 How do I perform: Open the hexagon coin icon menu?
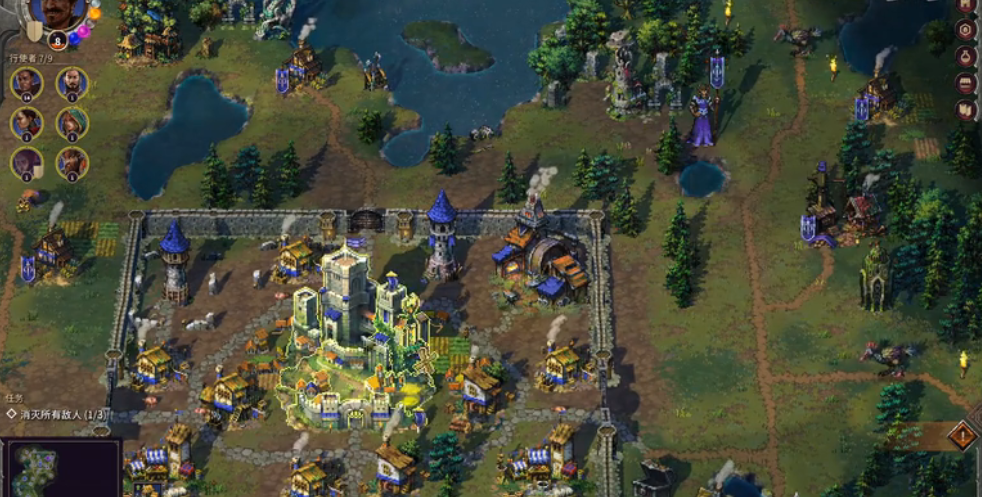coord(966,29)
